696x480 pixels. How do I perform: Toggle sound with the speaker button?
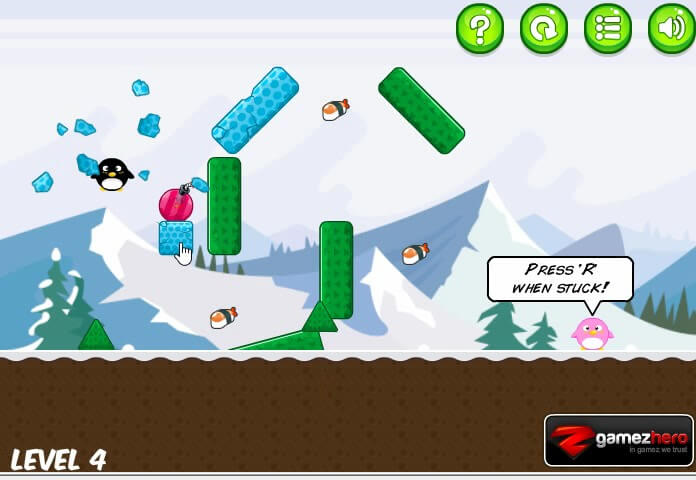tap(671, 28)
